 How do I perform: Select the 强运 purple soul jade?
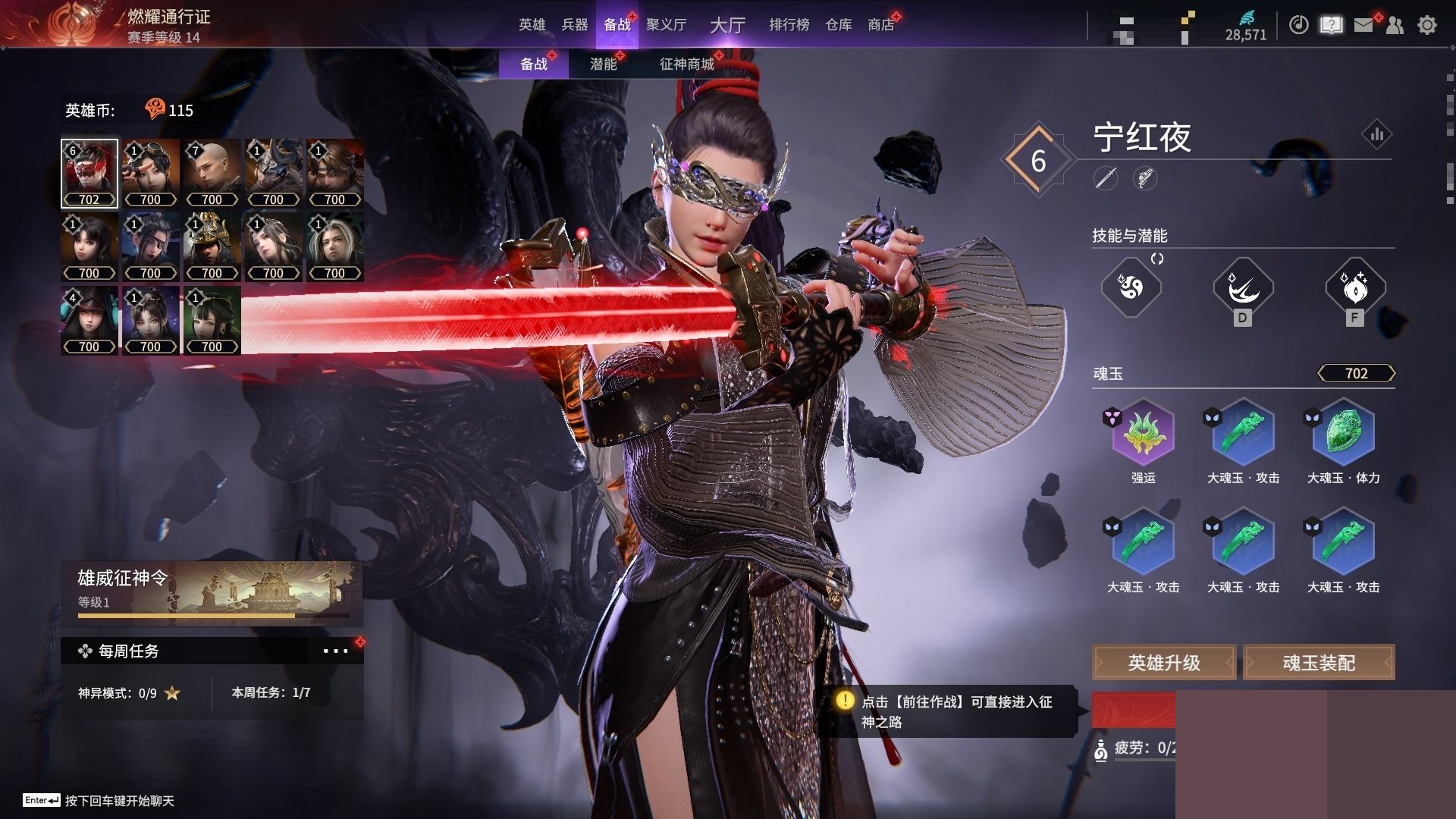tap(1143, 434)
